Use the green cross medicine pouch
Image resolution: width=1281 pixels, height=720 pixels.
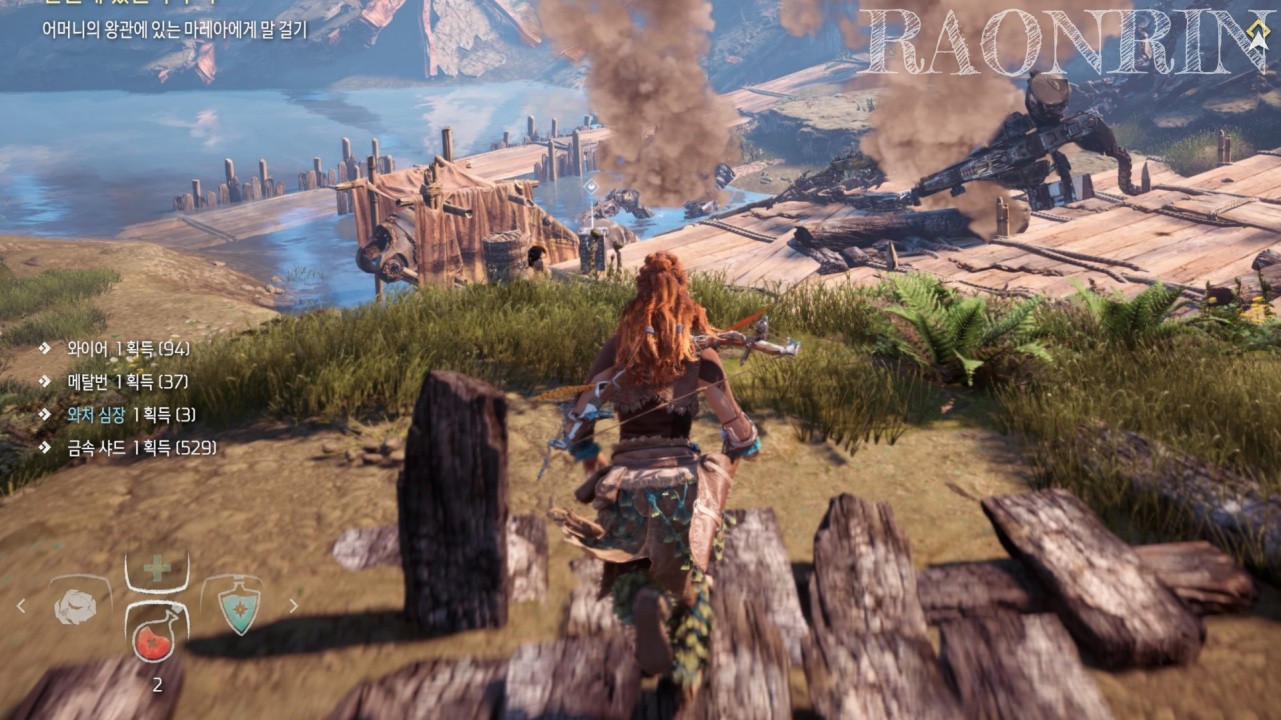click(156, 570)
